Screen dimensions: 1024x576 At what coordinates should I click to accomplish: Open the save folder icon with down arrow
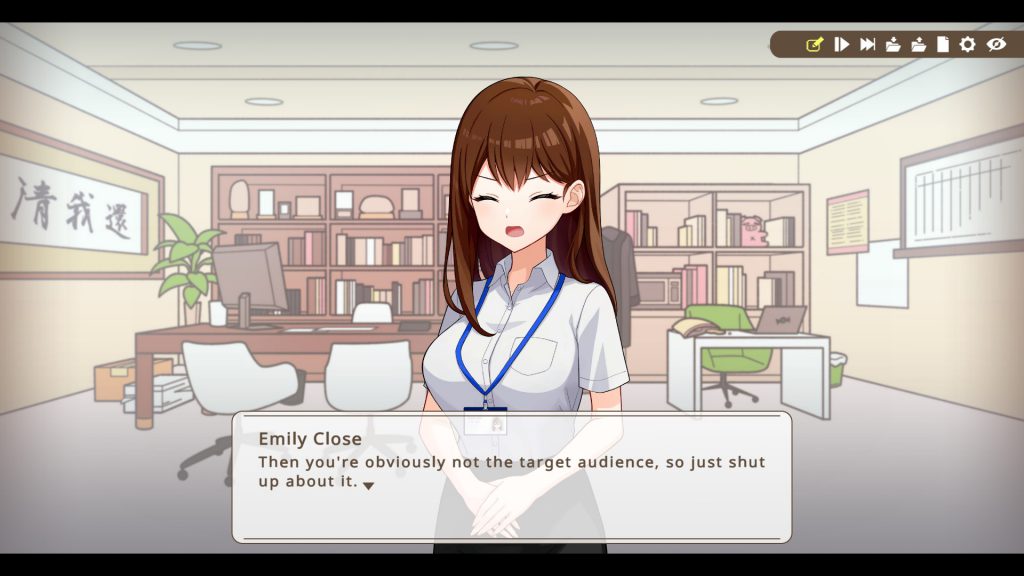pos(893,44)
